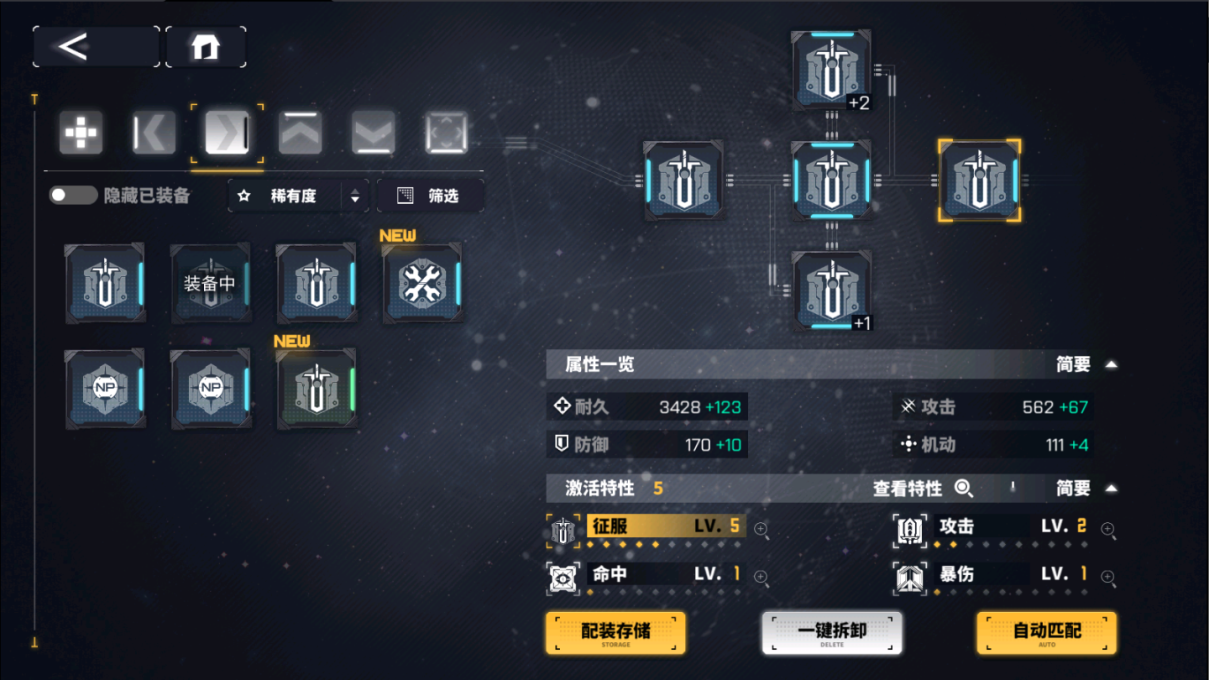The width and height of the screenshot is (1209, 680).
Task: Switch to the full-frame shape tab
Action: tap(446, 133)
